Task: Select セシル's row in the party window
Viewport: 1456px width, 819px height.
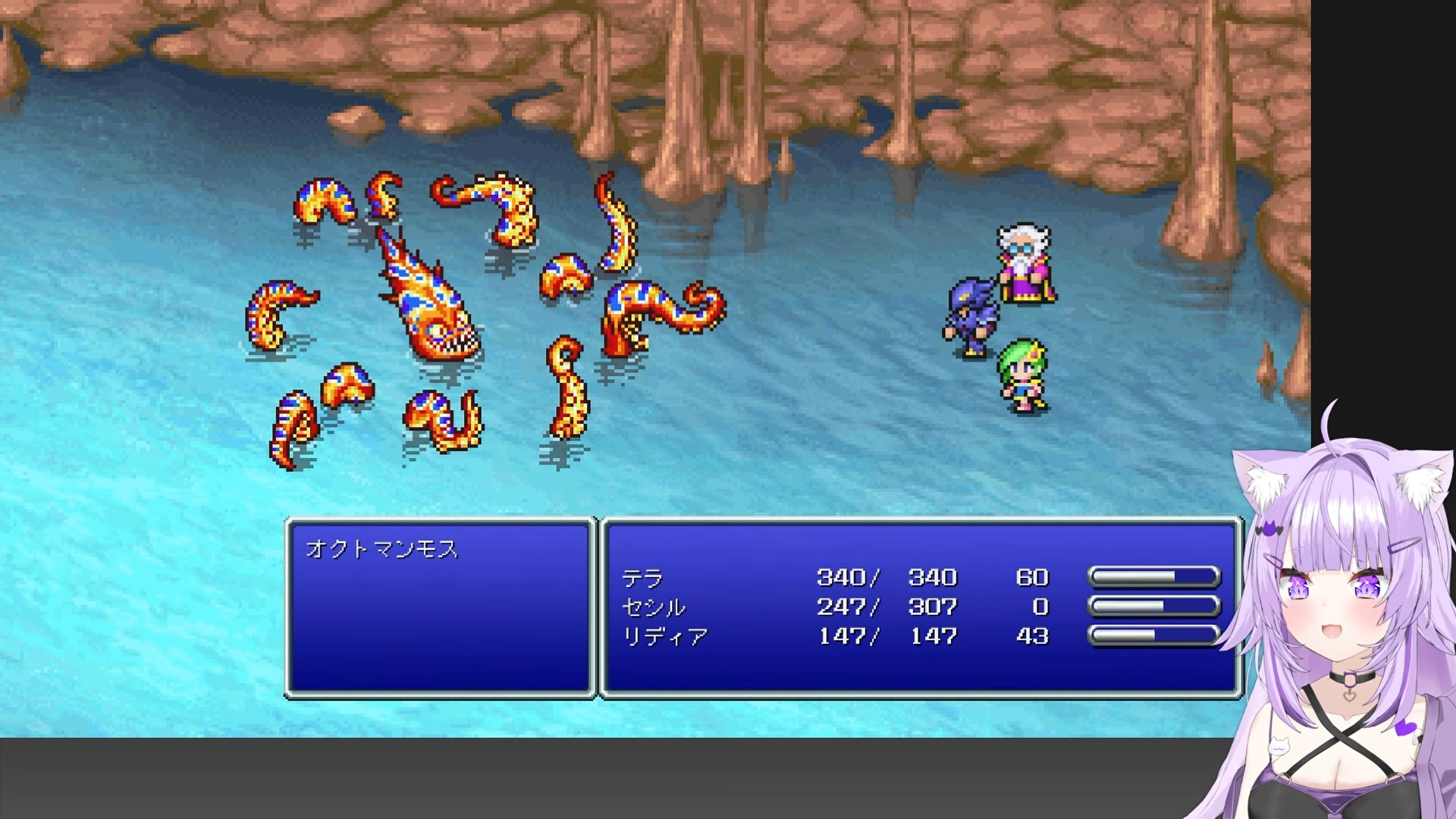Action: pyautogui.click(x=653, y=607)
